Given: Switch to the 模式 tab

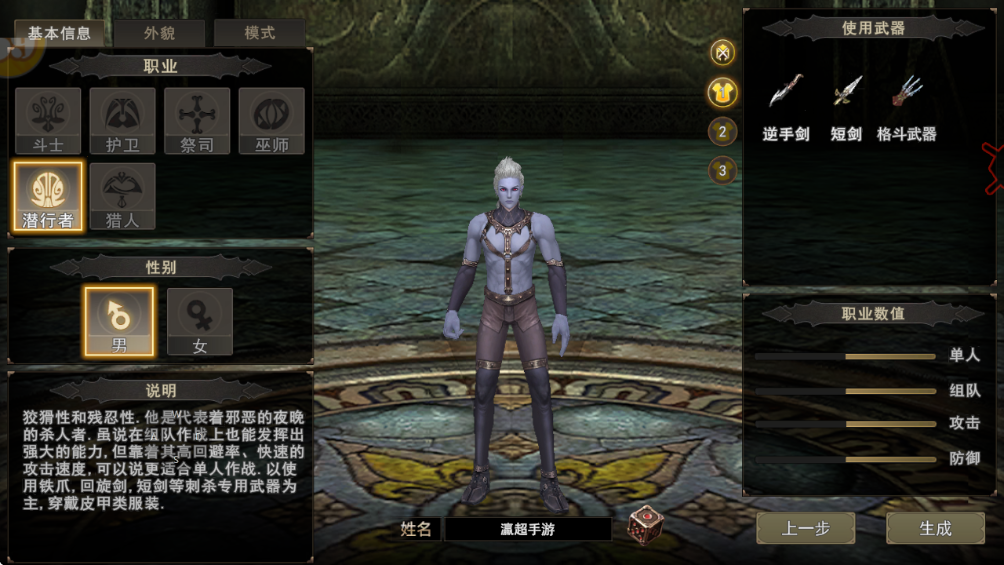Looking at the screenshot, I should coord(260,33).
